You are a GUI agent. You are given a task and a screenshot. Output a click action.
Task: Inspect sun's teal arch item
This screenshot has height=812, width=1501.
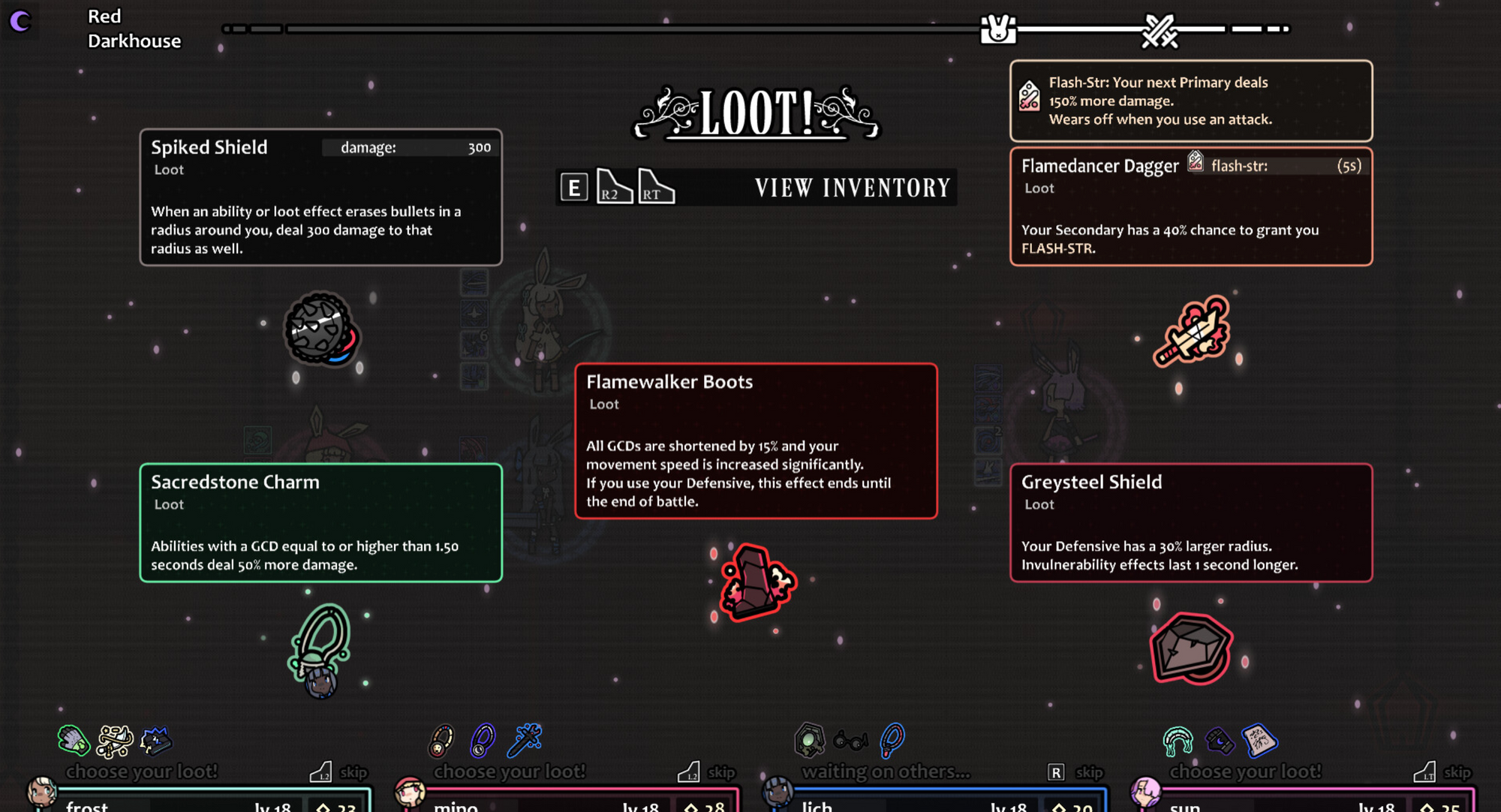pyautogui.click(x=1178, y=741)
